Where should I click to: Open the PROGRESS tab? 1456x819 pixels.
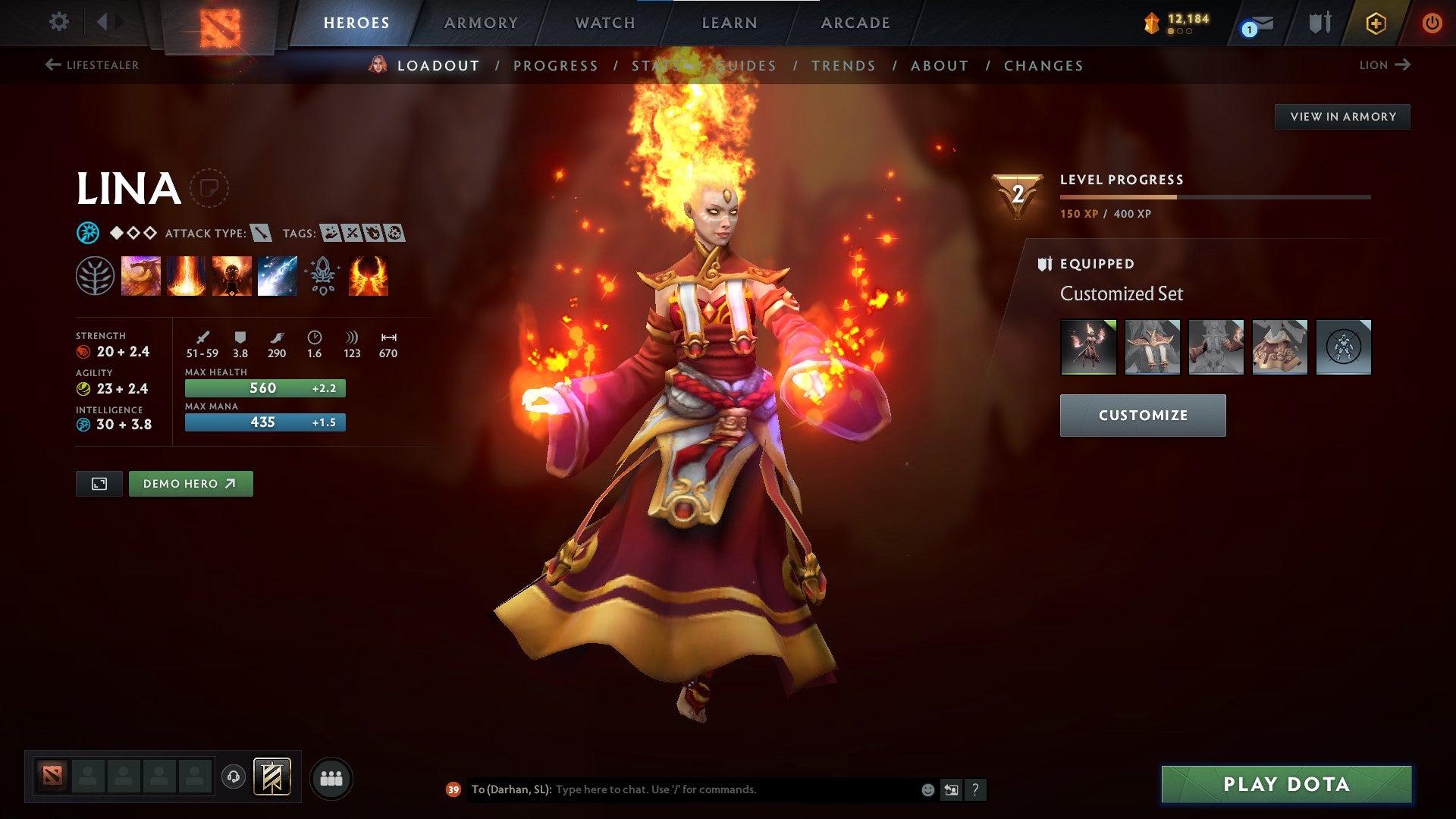pyautogui.click(x=556, y=65)
